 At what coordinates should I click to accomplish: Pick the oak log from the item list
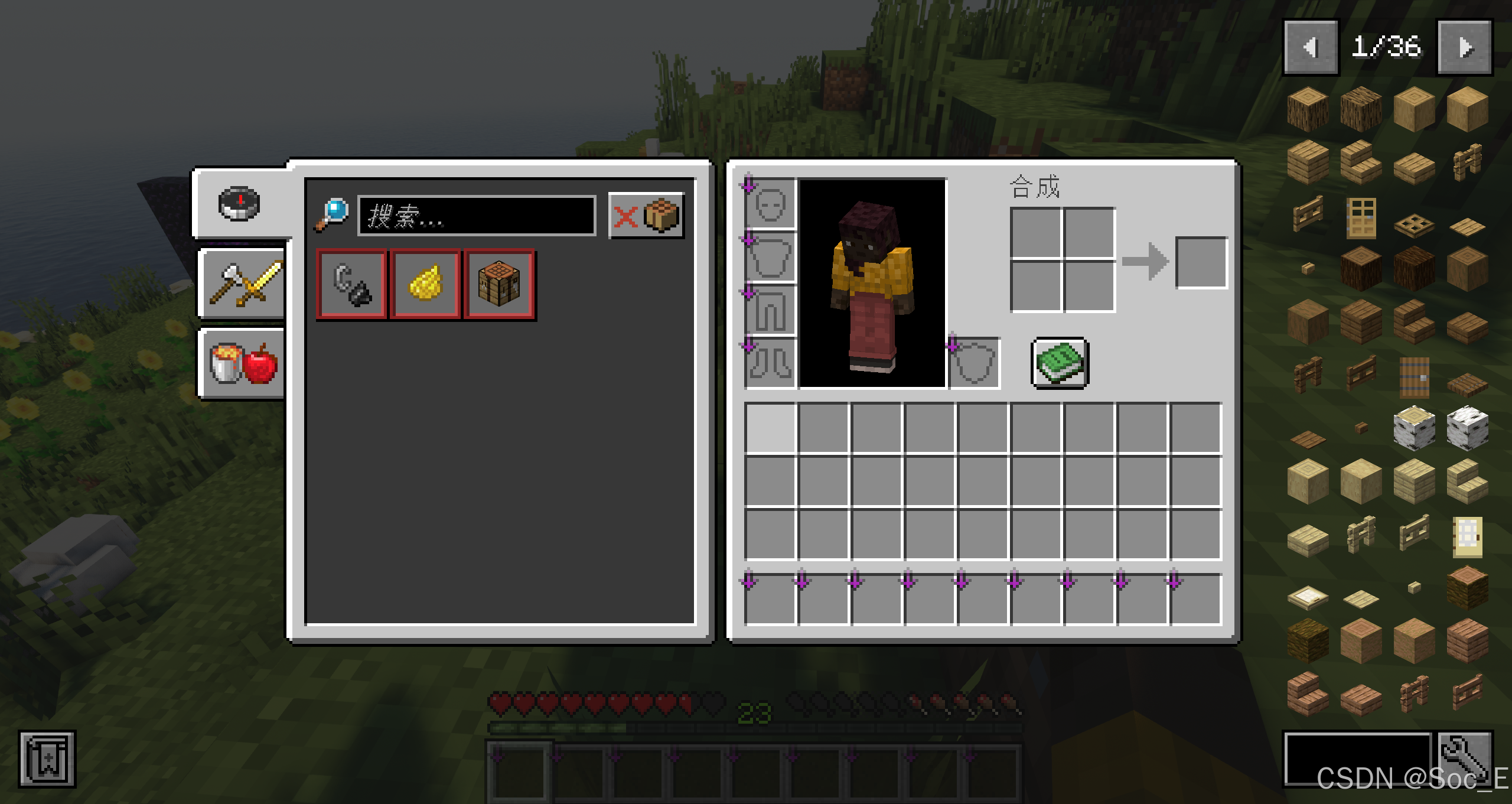1308,109
